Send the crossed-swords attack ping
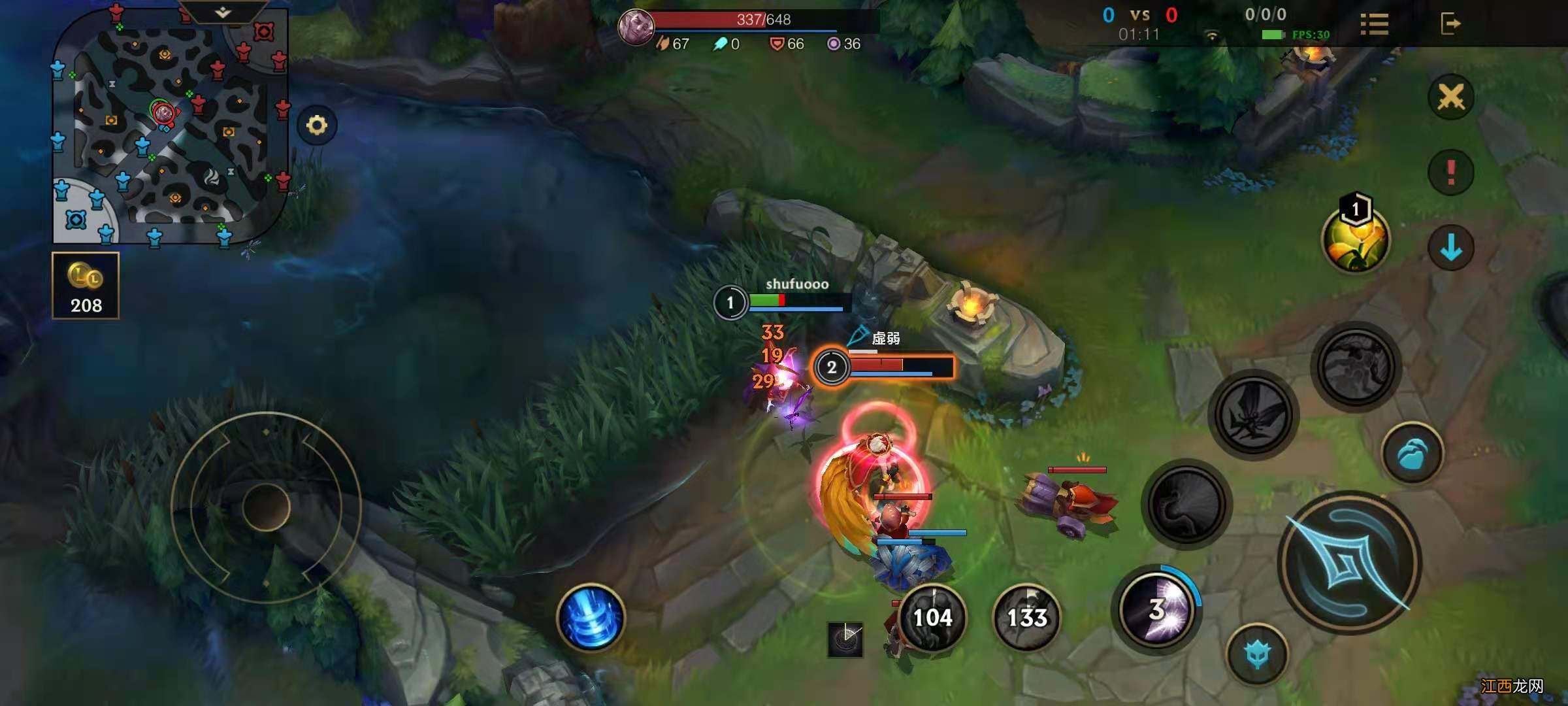This screenshot has width=1568, height=706. (x=1451, y=98)
